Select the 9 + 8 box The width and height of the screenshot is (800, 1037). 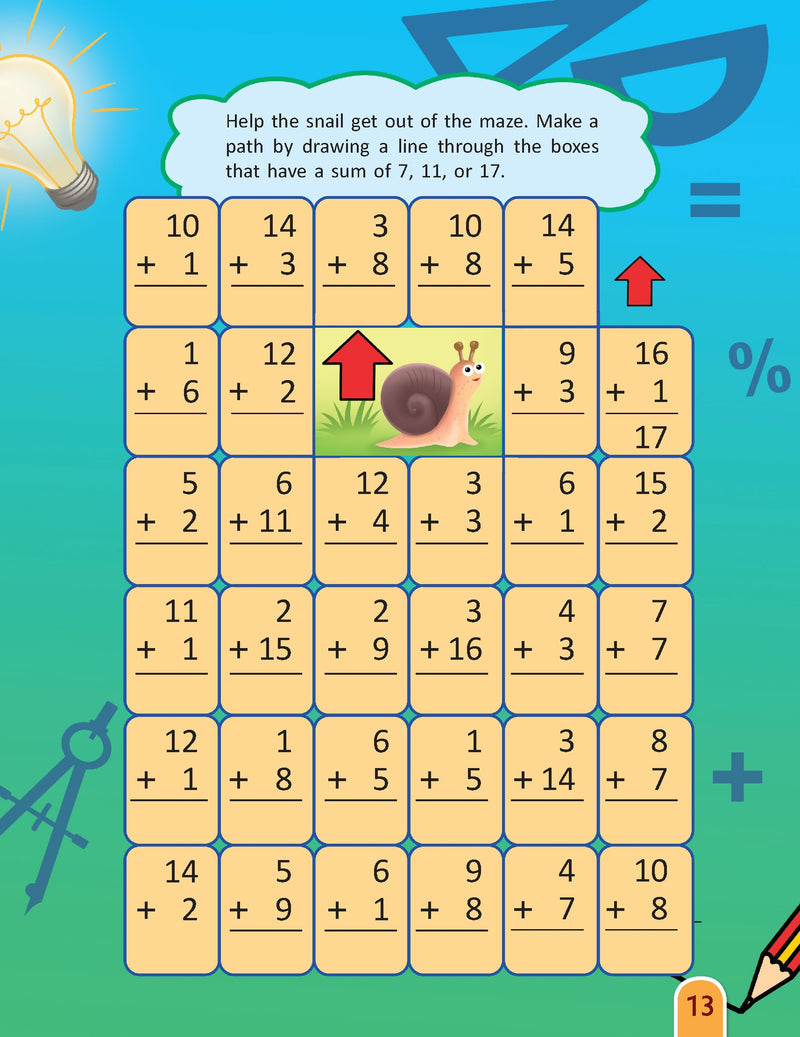click(x=456, y=909)
